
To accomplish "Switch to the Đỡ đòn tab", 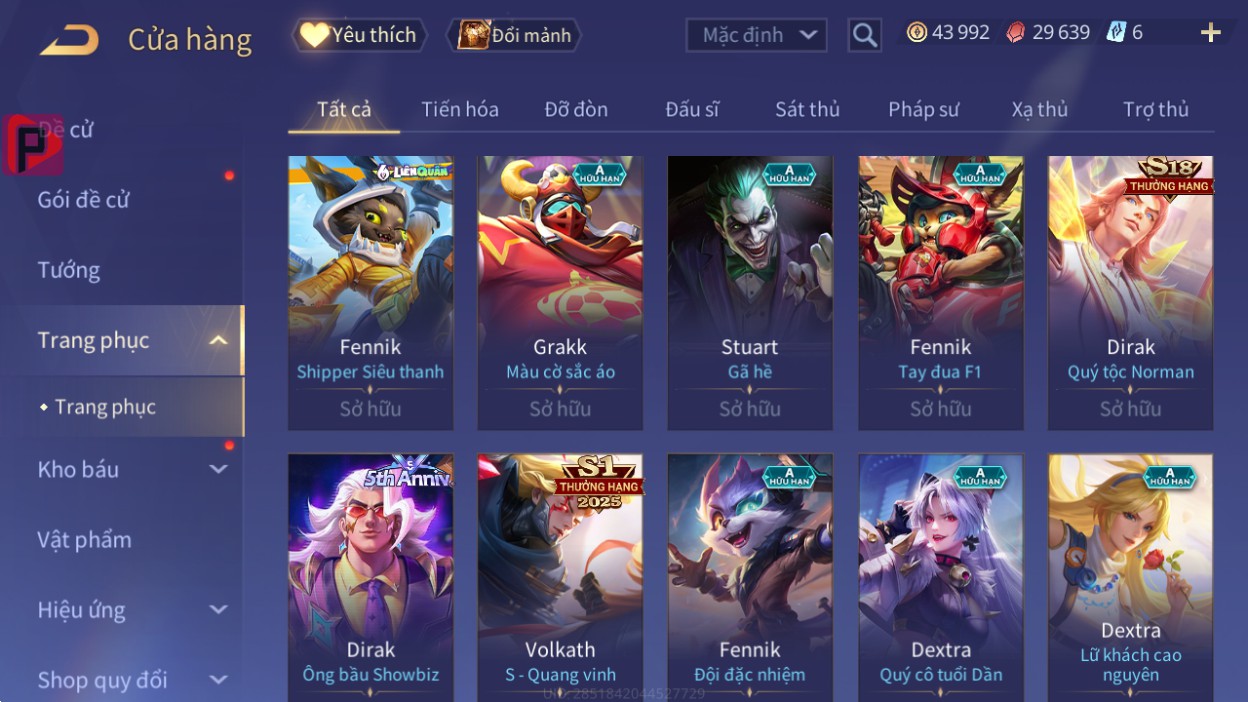I will tap(576, 109).
